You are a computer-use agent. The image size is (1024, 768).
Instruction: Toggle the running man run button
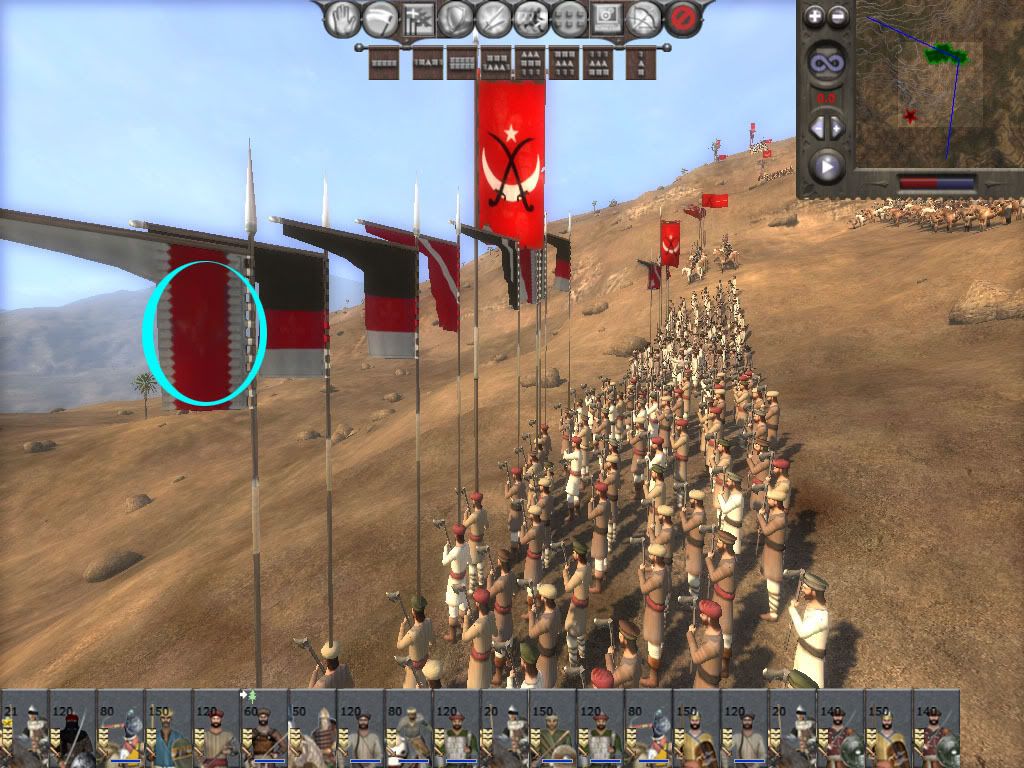click(531, 18)
